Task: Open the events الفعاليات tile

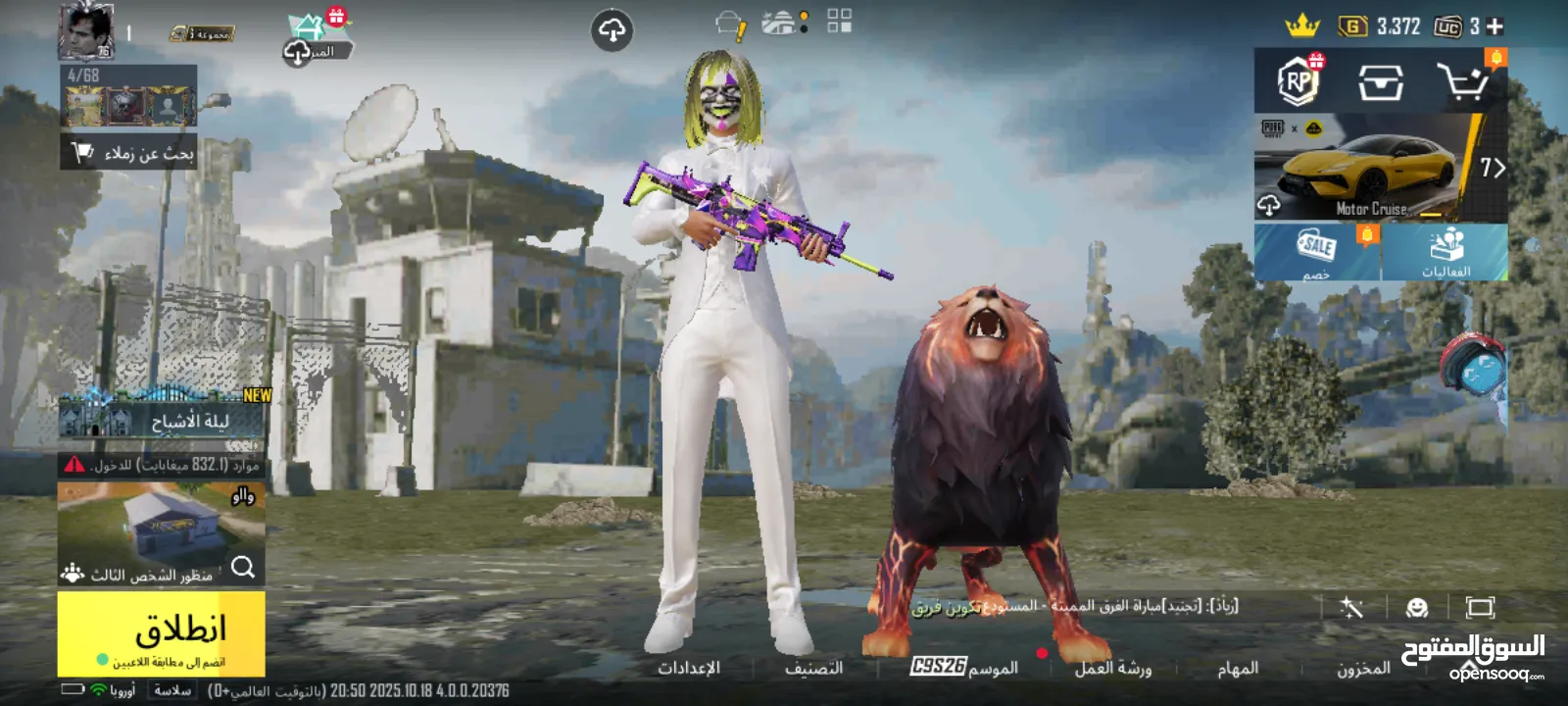Action: point(1445,252)
